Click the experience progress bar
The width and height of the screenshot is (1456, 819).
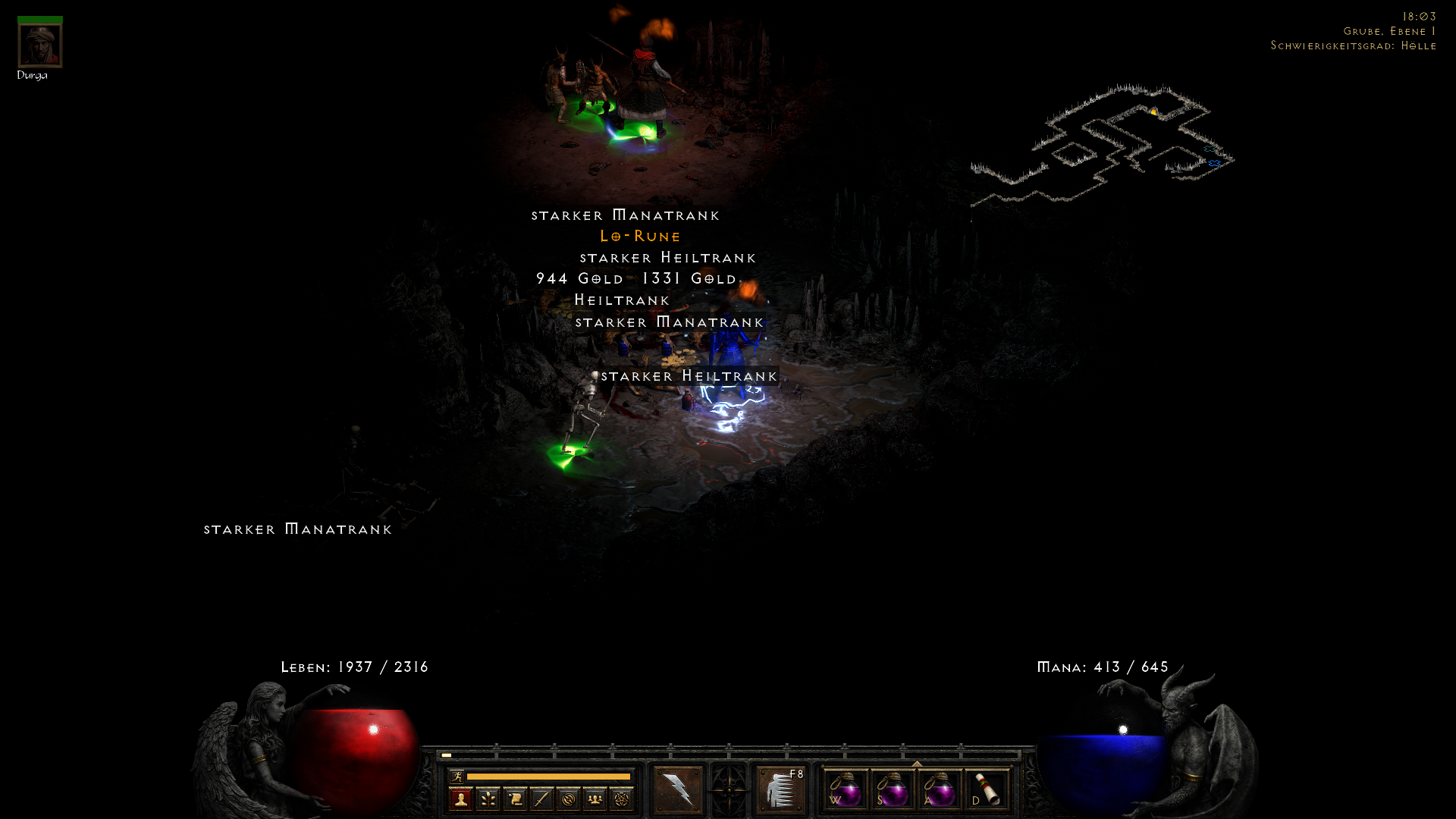point(548,776)
